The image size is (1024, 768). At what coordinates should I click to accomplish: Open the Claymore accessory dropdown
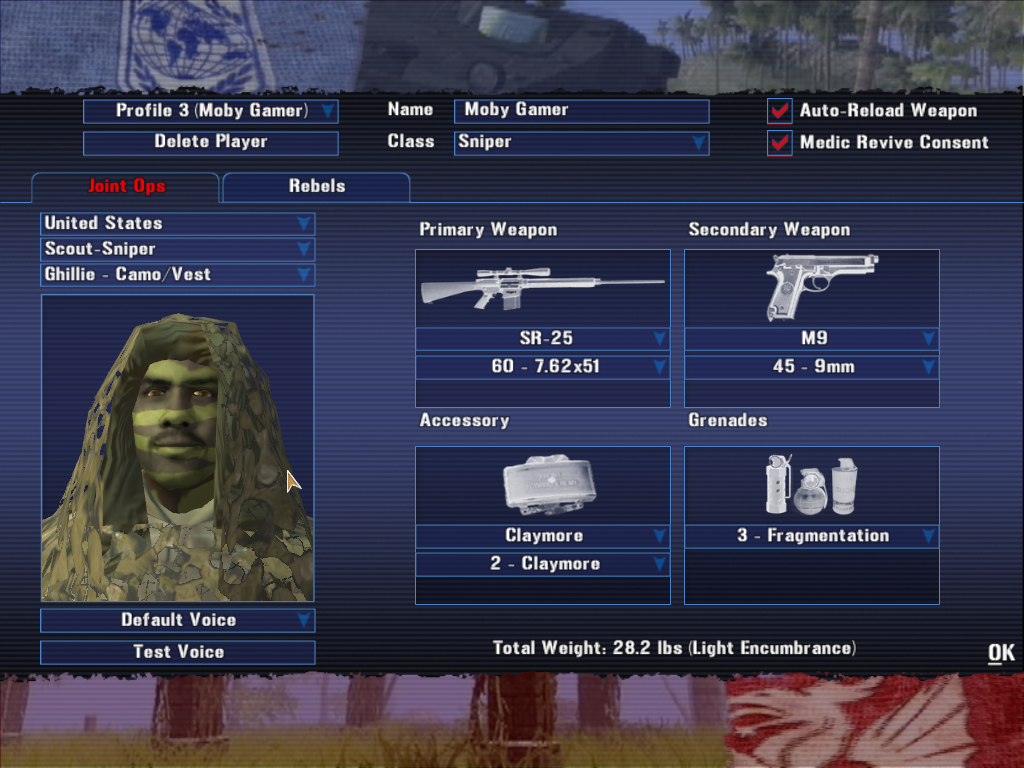543,536
